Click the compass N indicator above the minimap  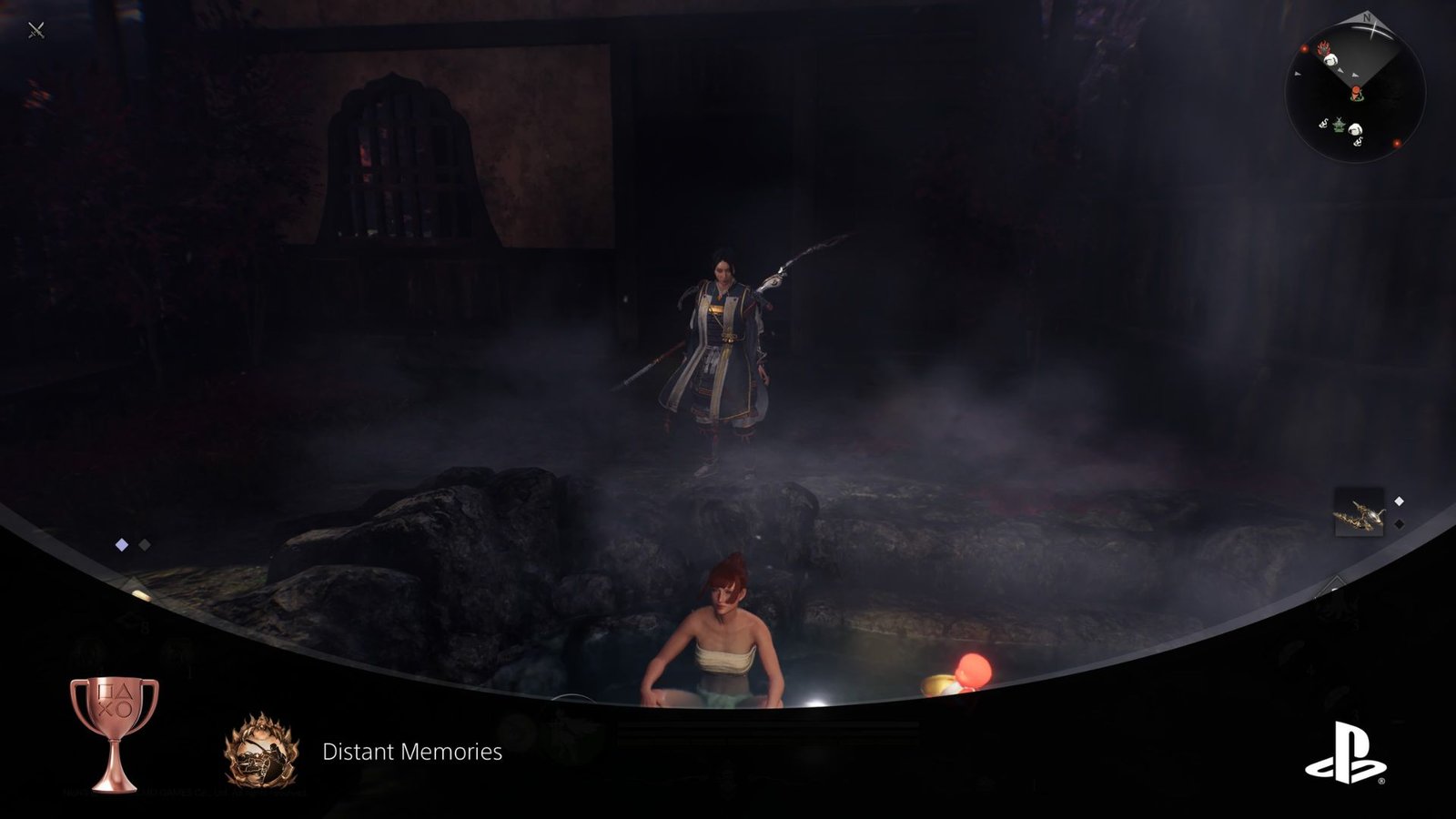[1367, 17]
